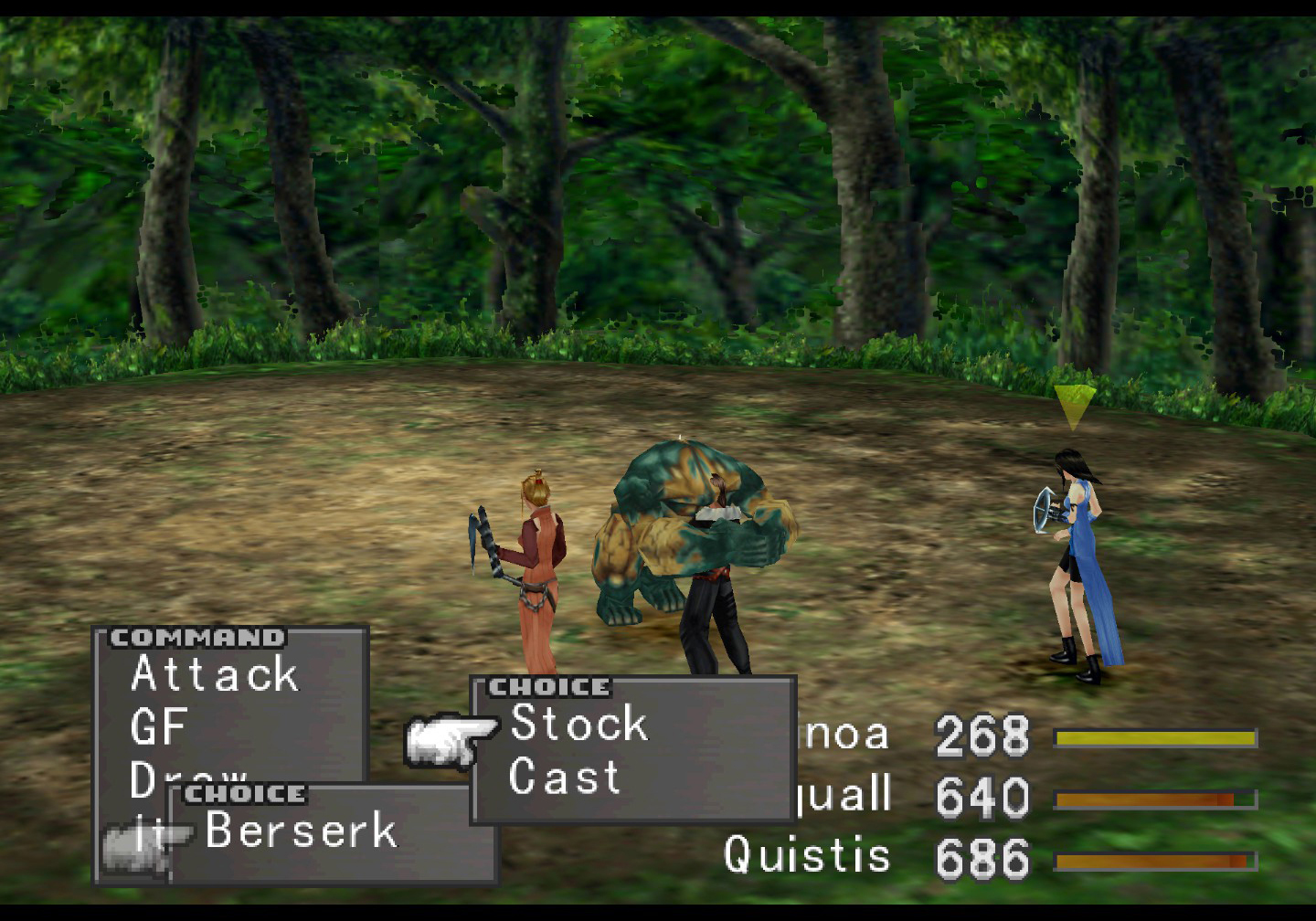Choose the GF command
1316x921 pixels.
click(159, 727)
